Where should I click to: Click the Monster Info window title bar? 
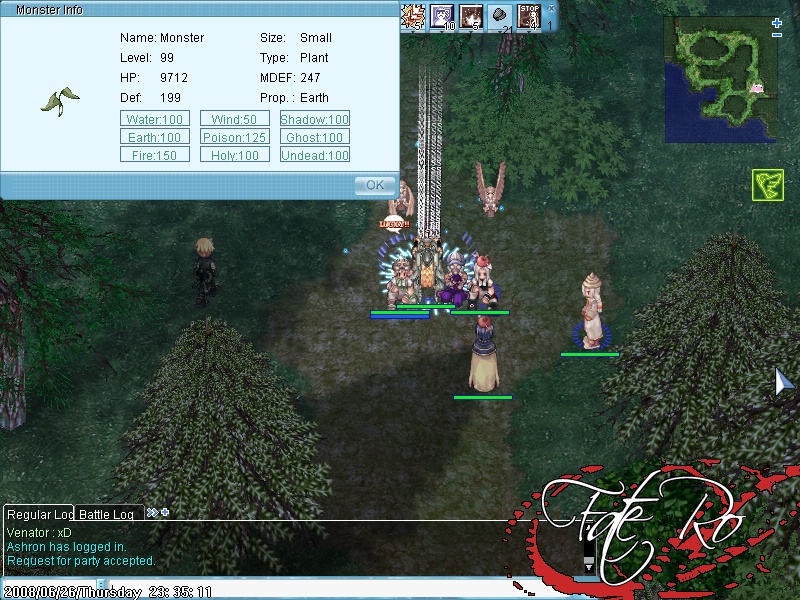pyautogui.click(x=200, y=9)
